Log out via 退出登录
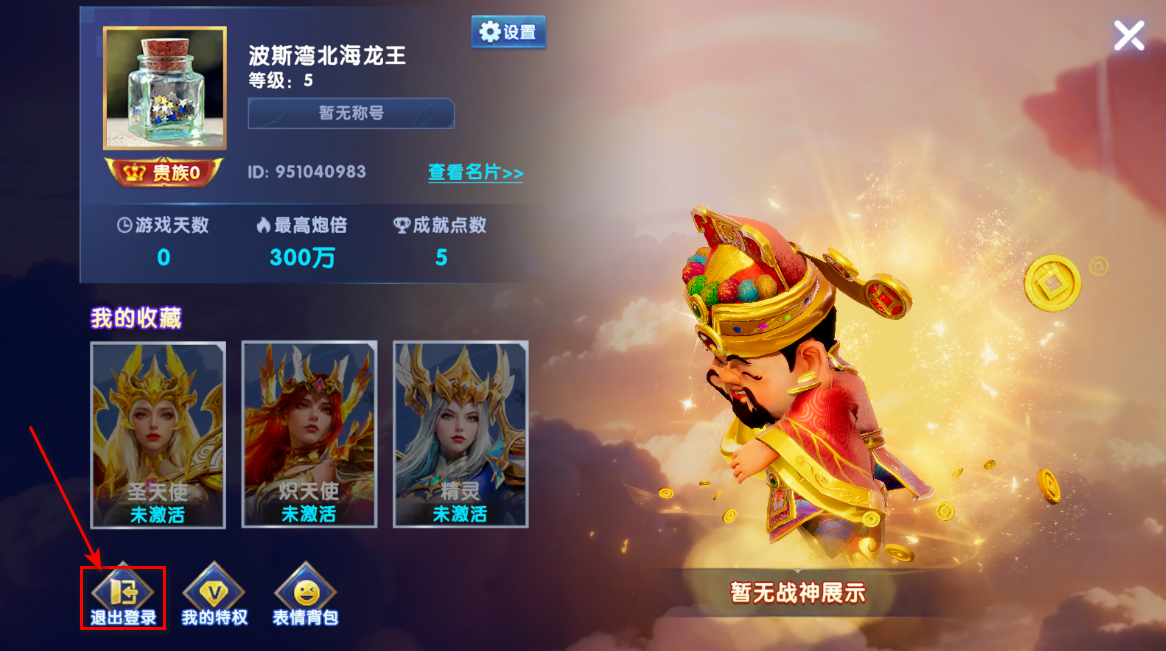1166x651 pixels. point(123,597)
